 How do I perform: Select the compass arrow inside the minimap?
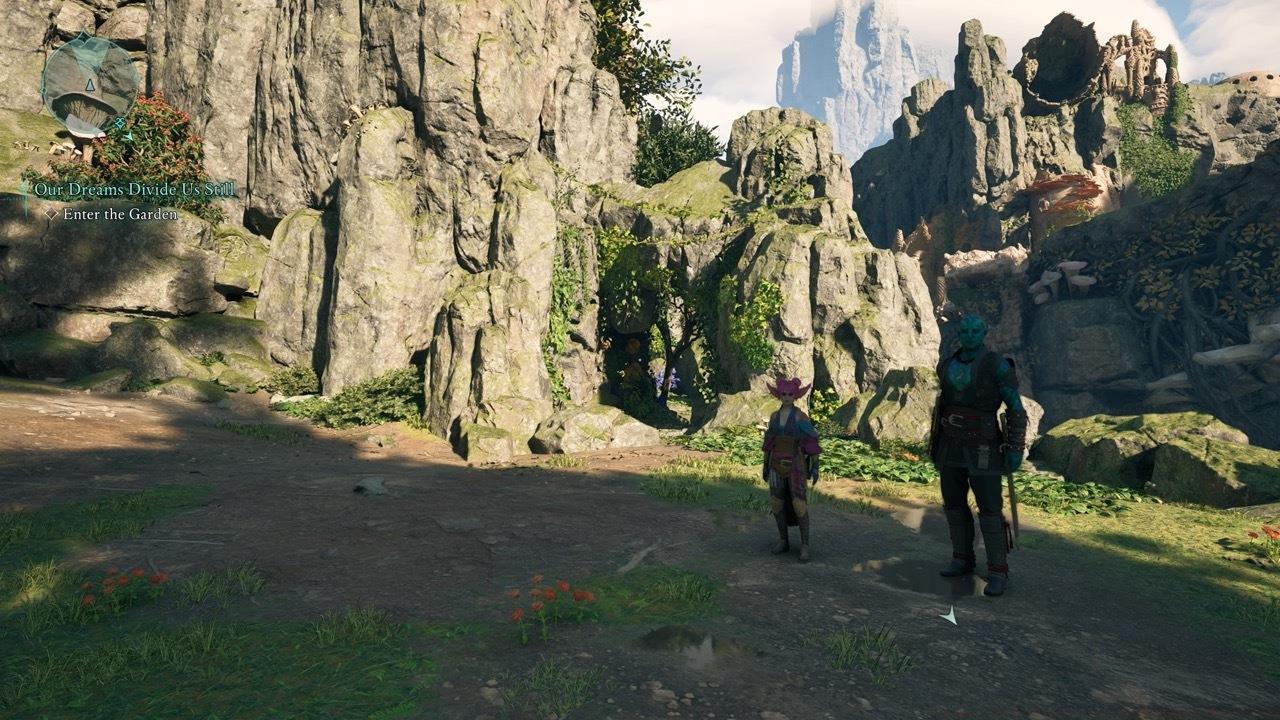click(x=90, y=85)
